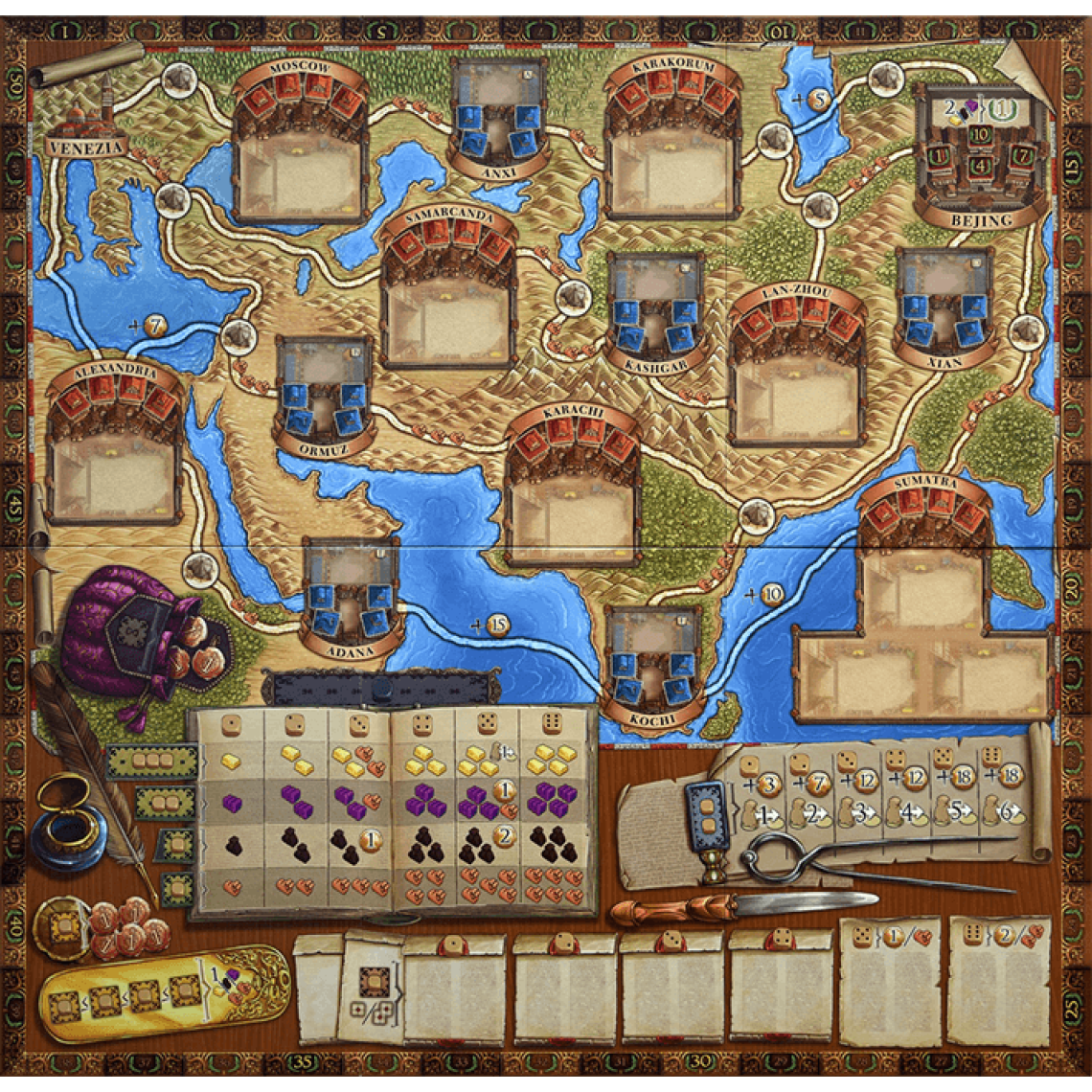Select the travel action scroll
Screen dimensions: 1092x1092
[835, 803]
